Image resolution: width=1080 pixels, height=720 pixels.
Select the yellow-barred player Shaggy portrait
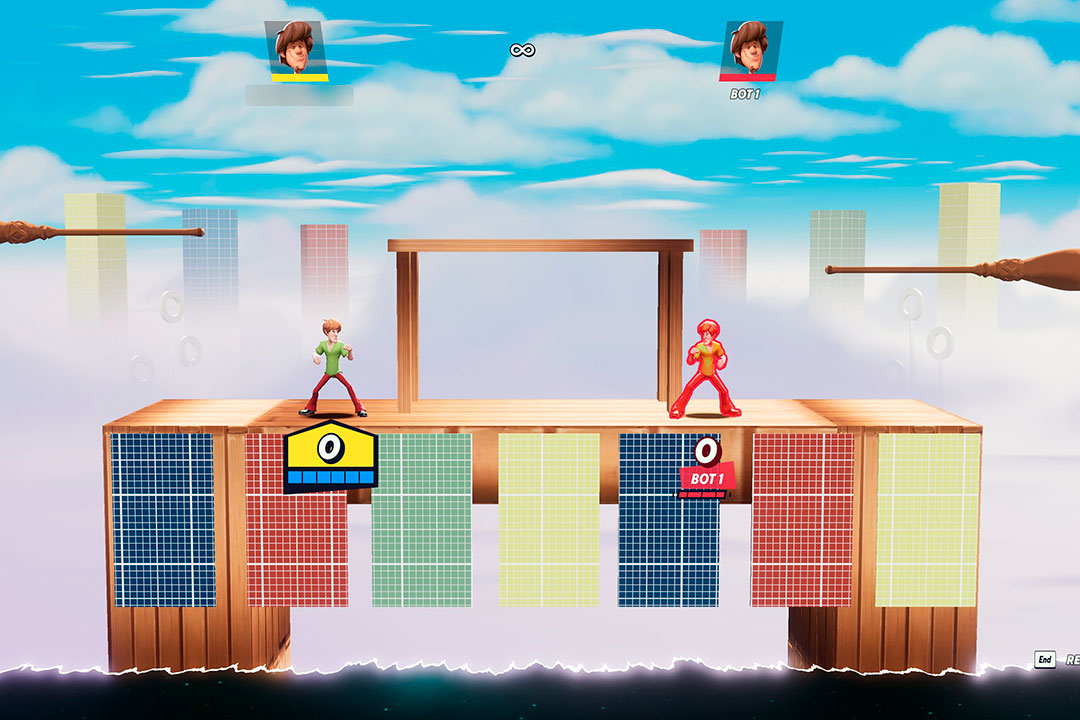click(x=298, y=47)
